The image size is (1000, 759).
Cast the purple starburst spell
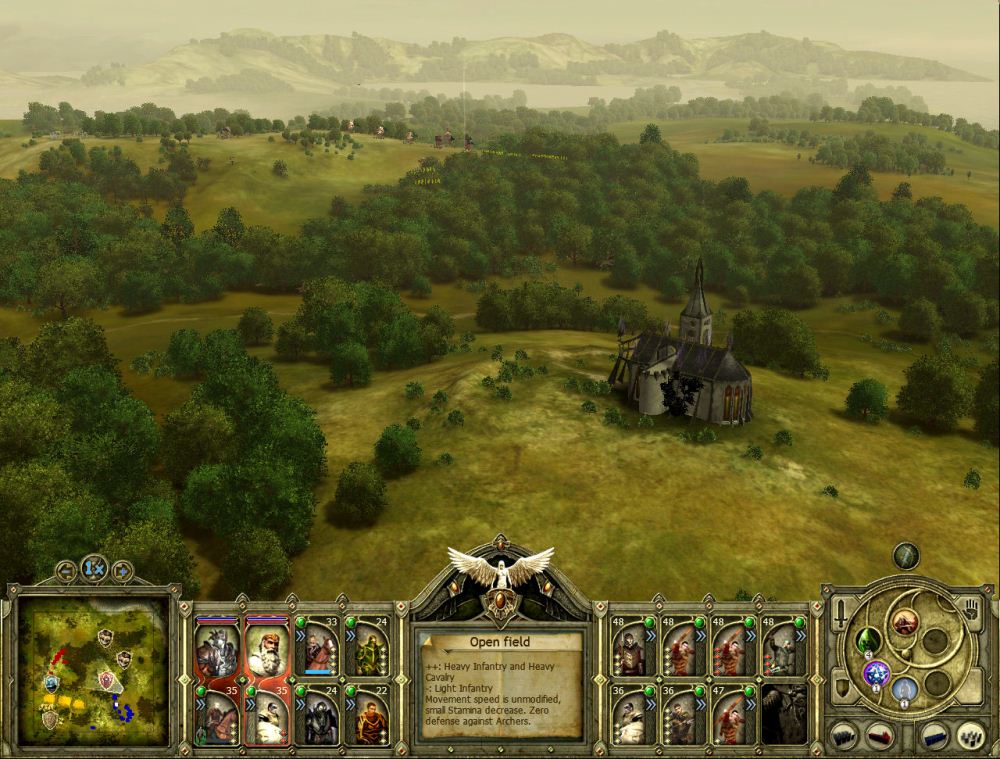(876, 673)
